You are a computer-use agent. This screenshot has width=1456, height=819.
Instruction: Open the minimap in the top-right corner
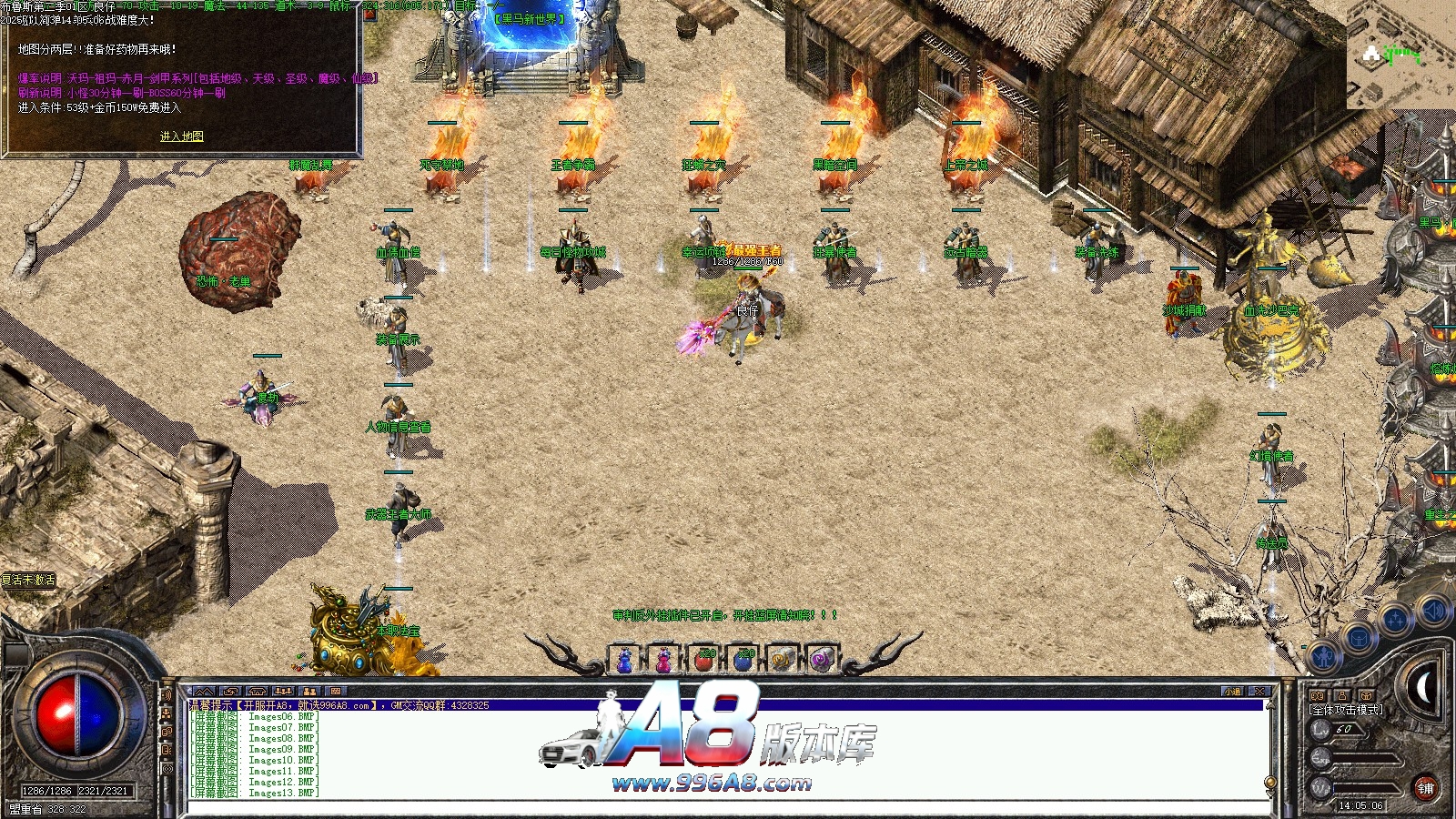point(1400,56)
